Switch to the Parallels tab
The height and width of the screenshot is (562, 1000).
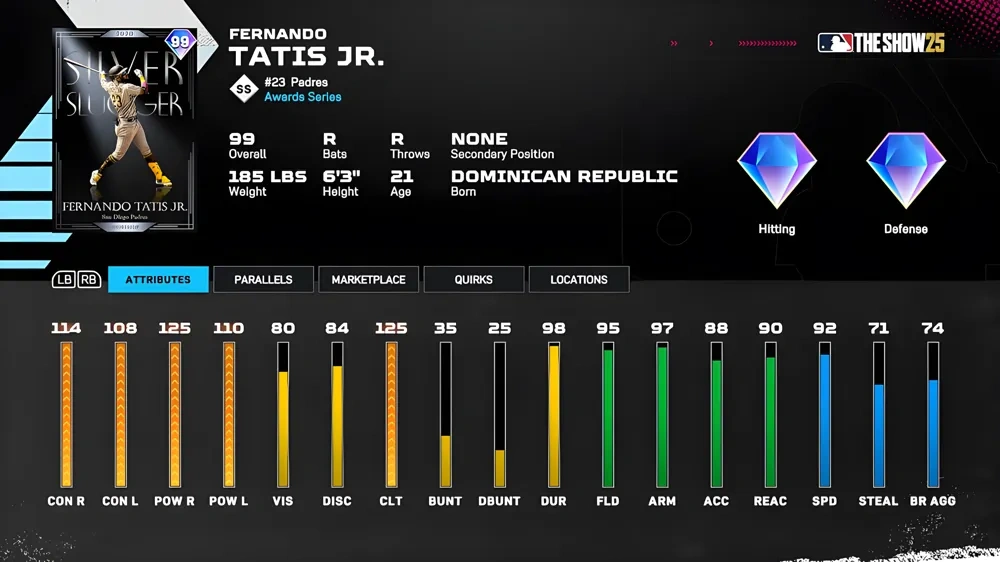[263, 280]
